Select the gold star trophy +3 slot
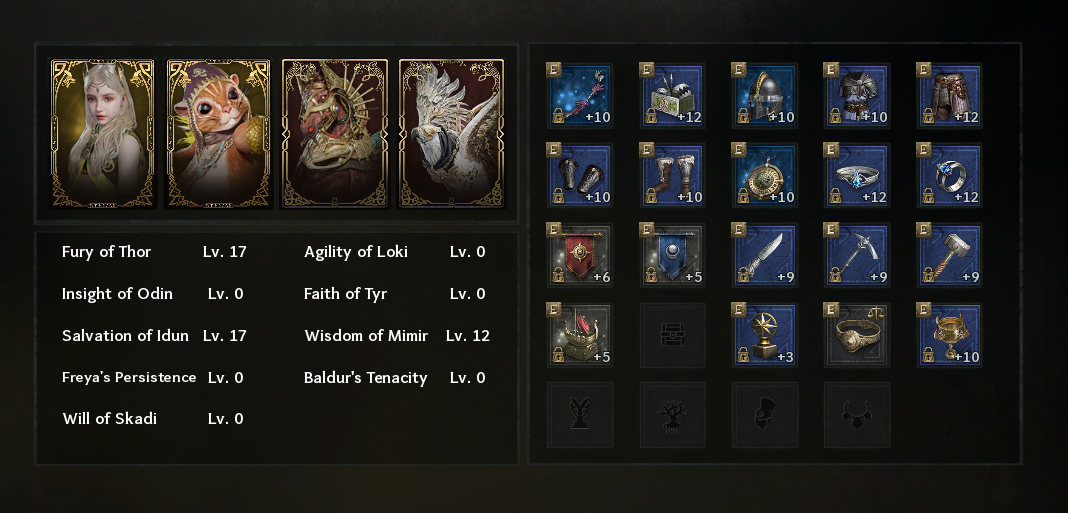The image size is (1068, 513). click(x=765, y=336)
